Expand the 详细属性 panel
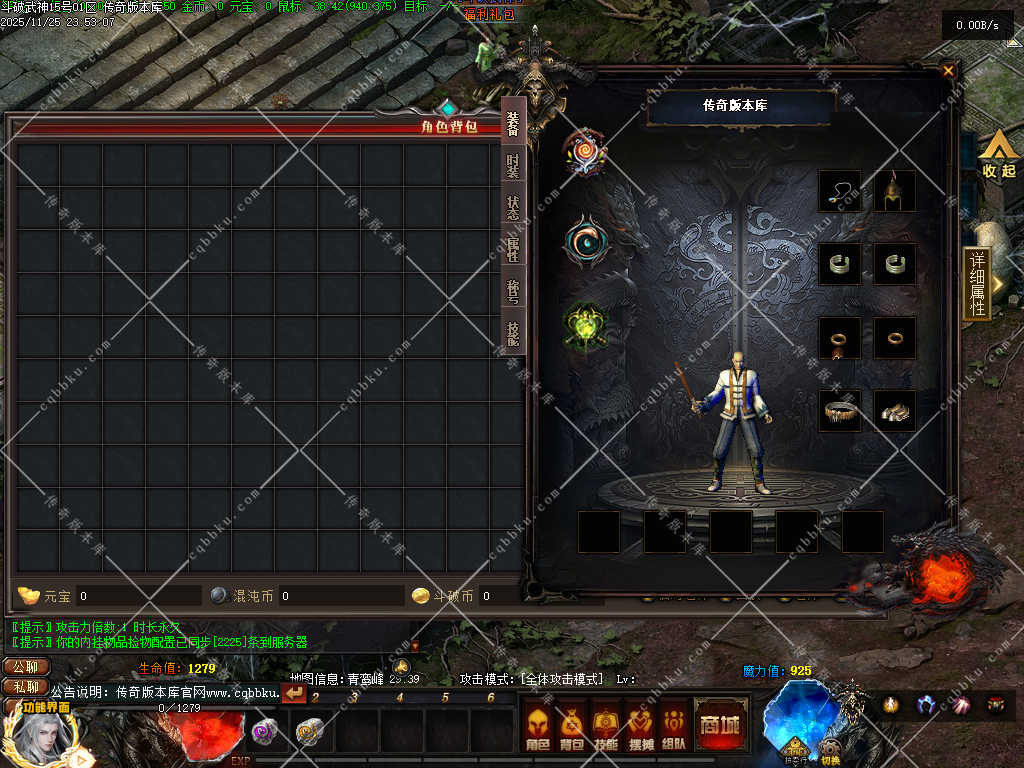Screen dimensions: 1024x768 [x=977, y=283]
